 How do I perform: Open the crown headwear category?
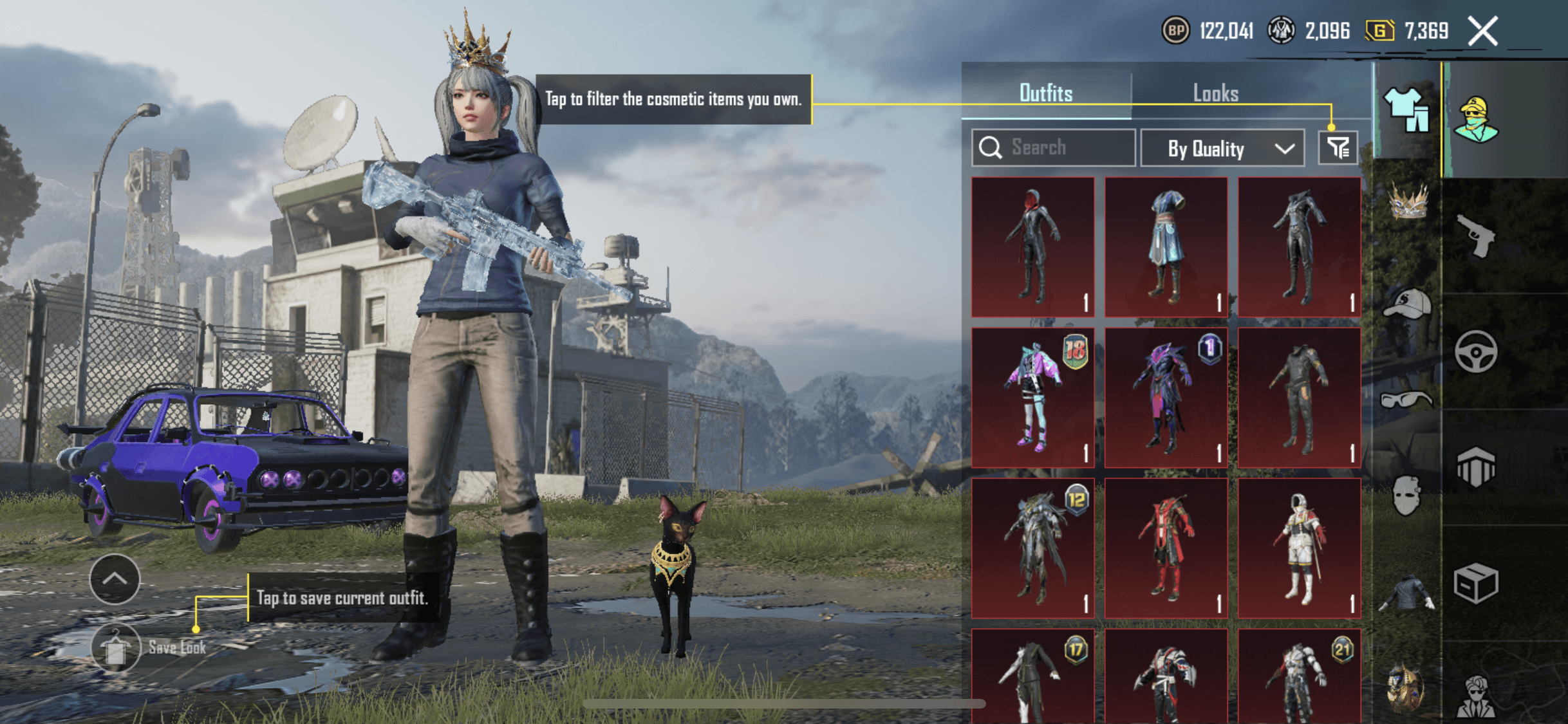pos(1408,201)
